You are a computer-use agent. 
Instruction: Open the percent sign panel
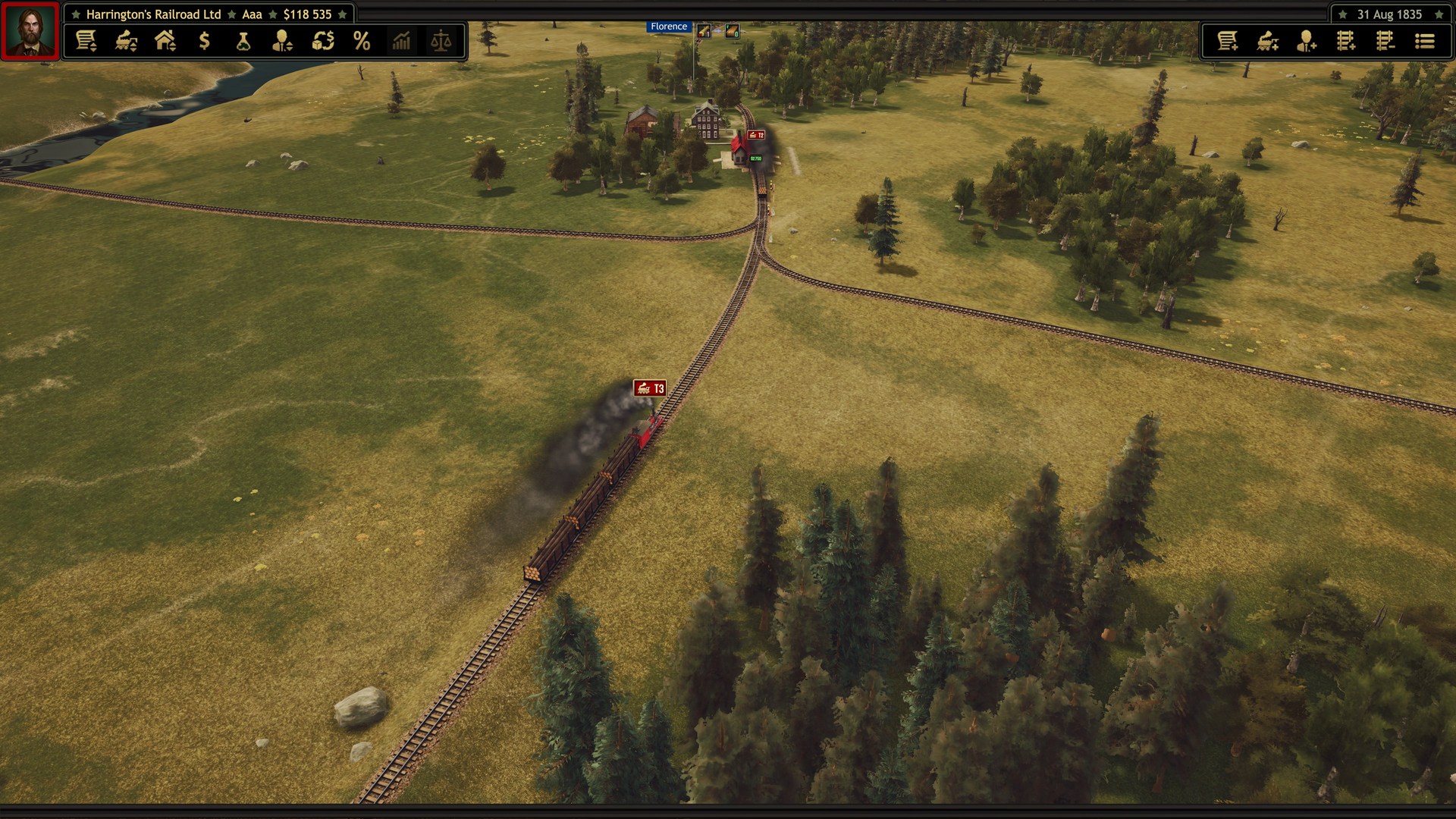click(x=362, y=41)
